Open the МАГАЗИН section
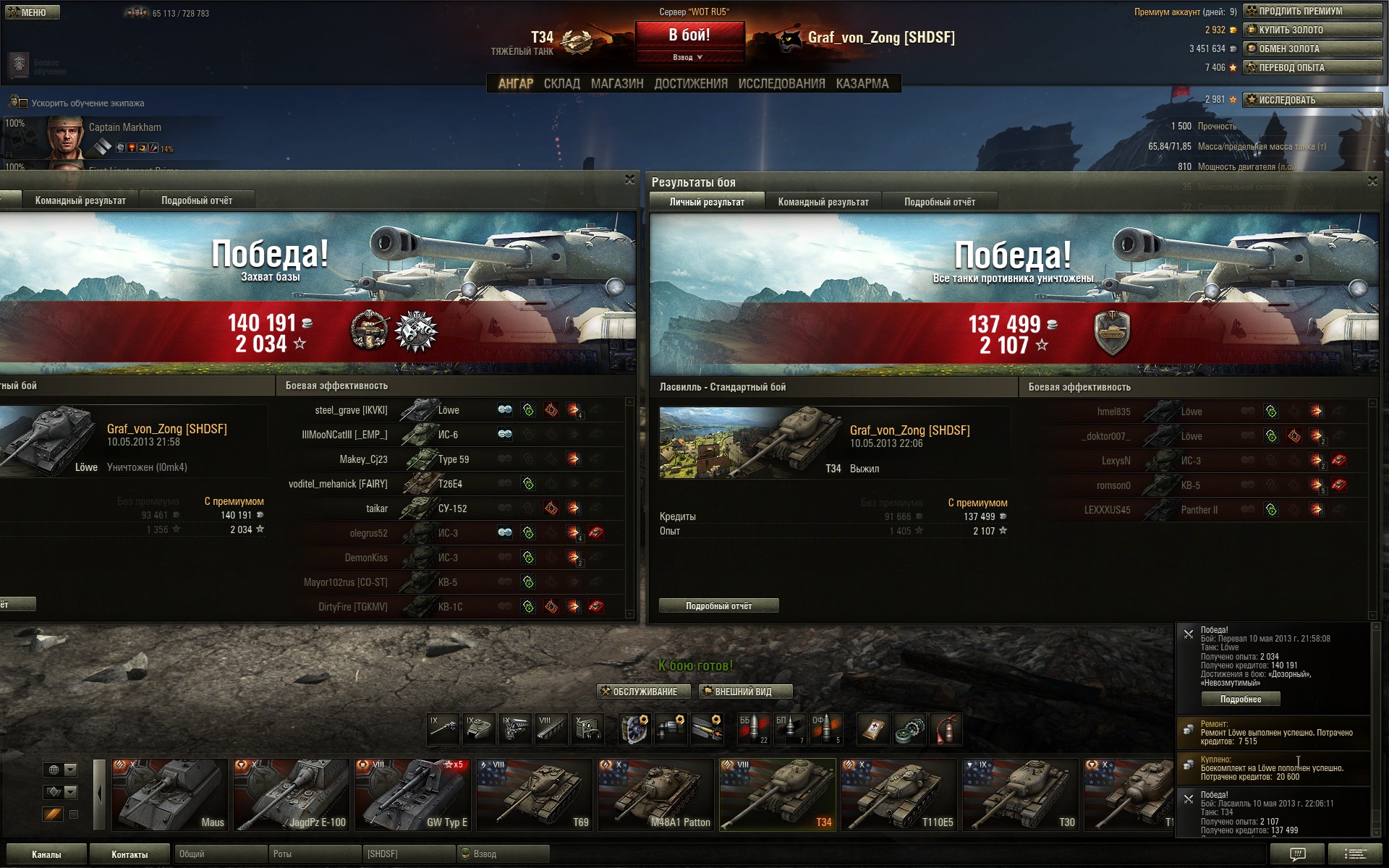This screenshot has height=868, width=1389. pyautogui.click(x=616, y=84)
